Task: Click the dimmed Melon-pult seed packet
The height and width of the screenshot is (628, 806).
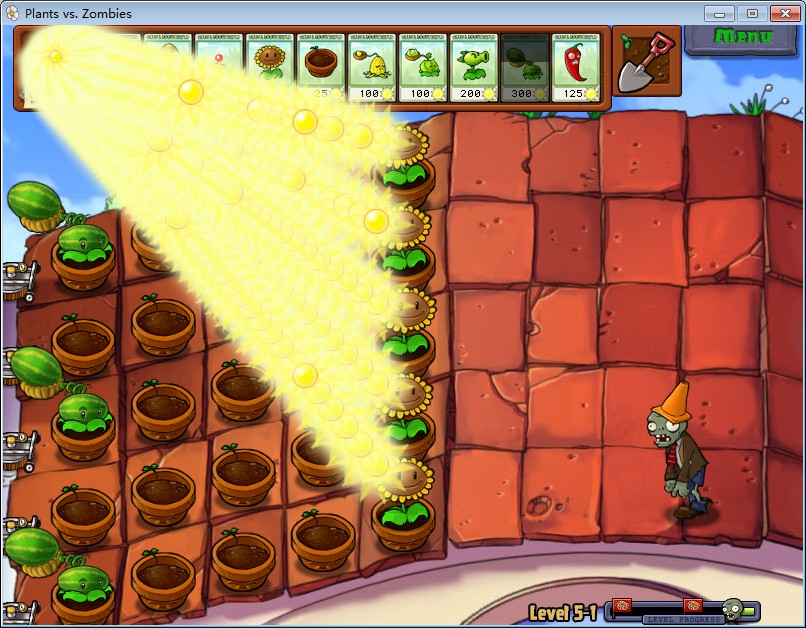Action: [525, 67]
